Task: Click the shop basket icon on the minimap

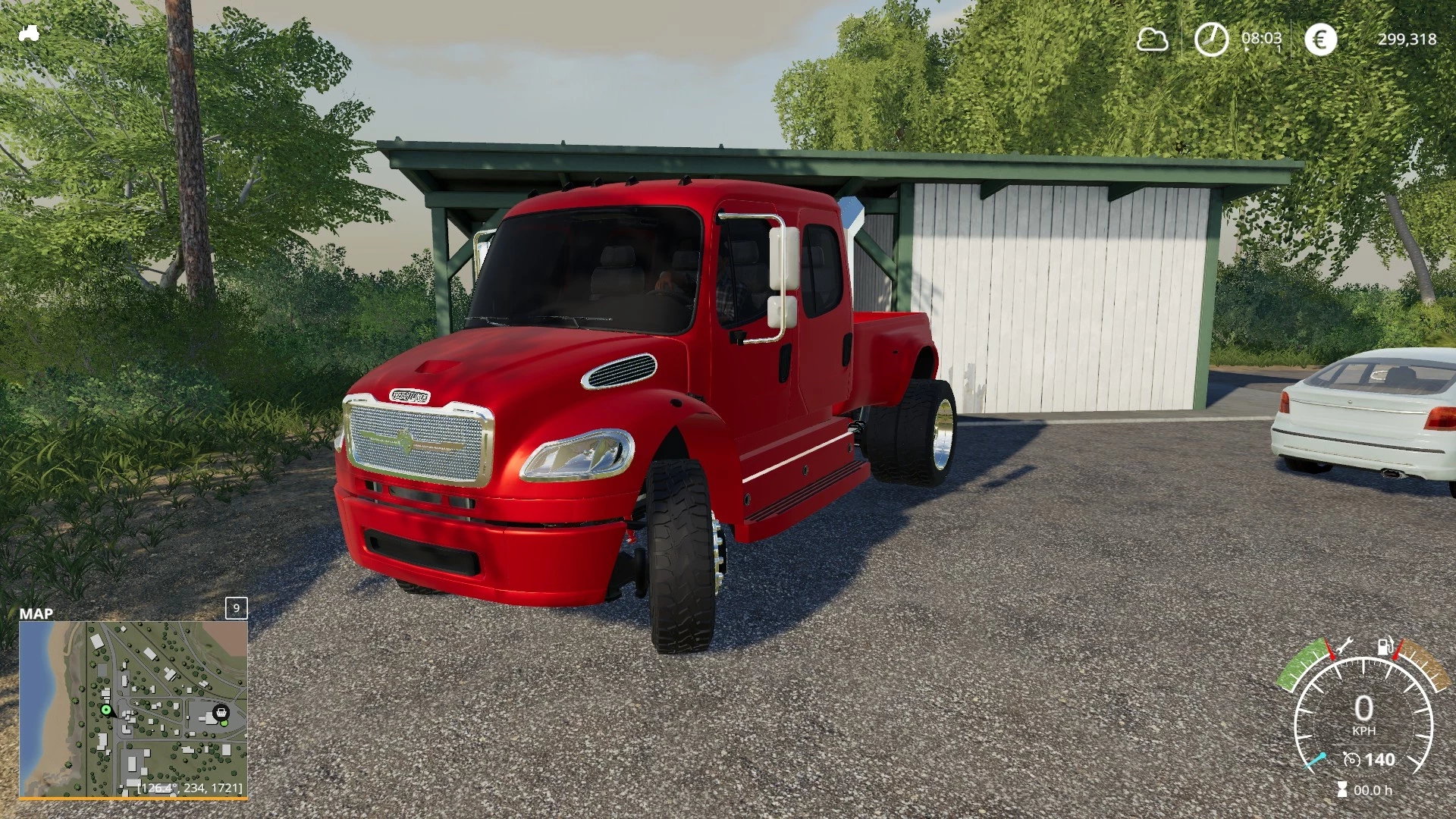Action: coord(220,714)
